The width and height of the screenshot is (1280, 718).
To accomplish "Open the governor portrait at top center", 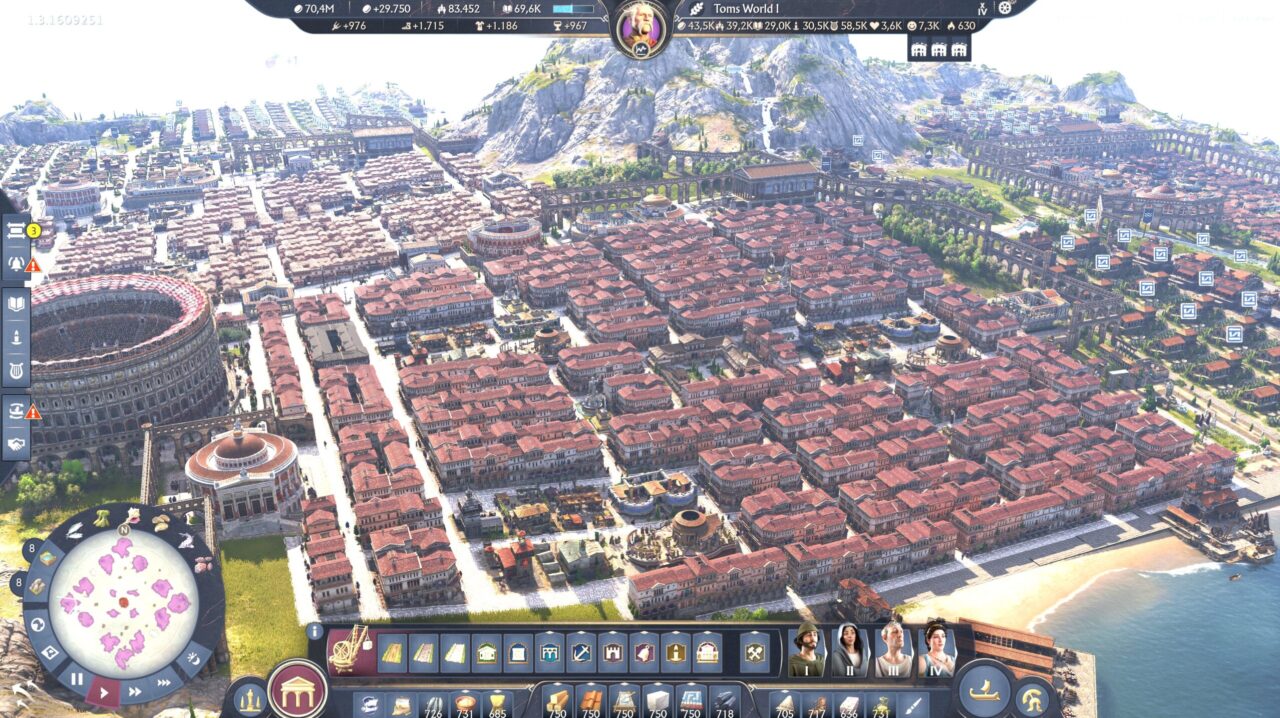I will click(x=640, y=27).
